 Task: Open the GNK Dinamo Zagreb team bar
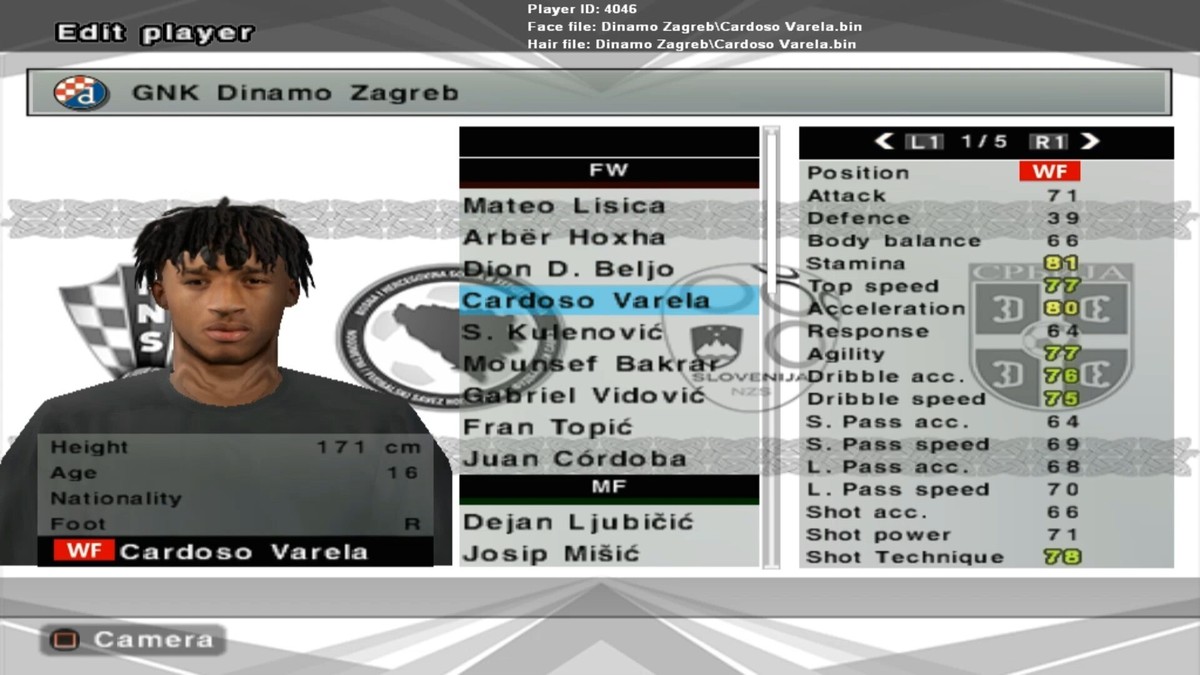[598, 93]
